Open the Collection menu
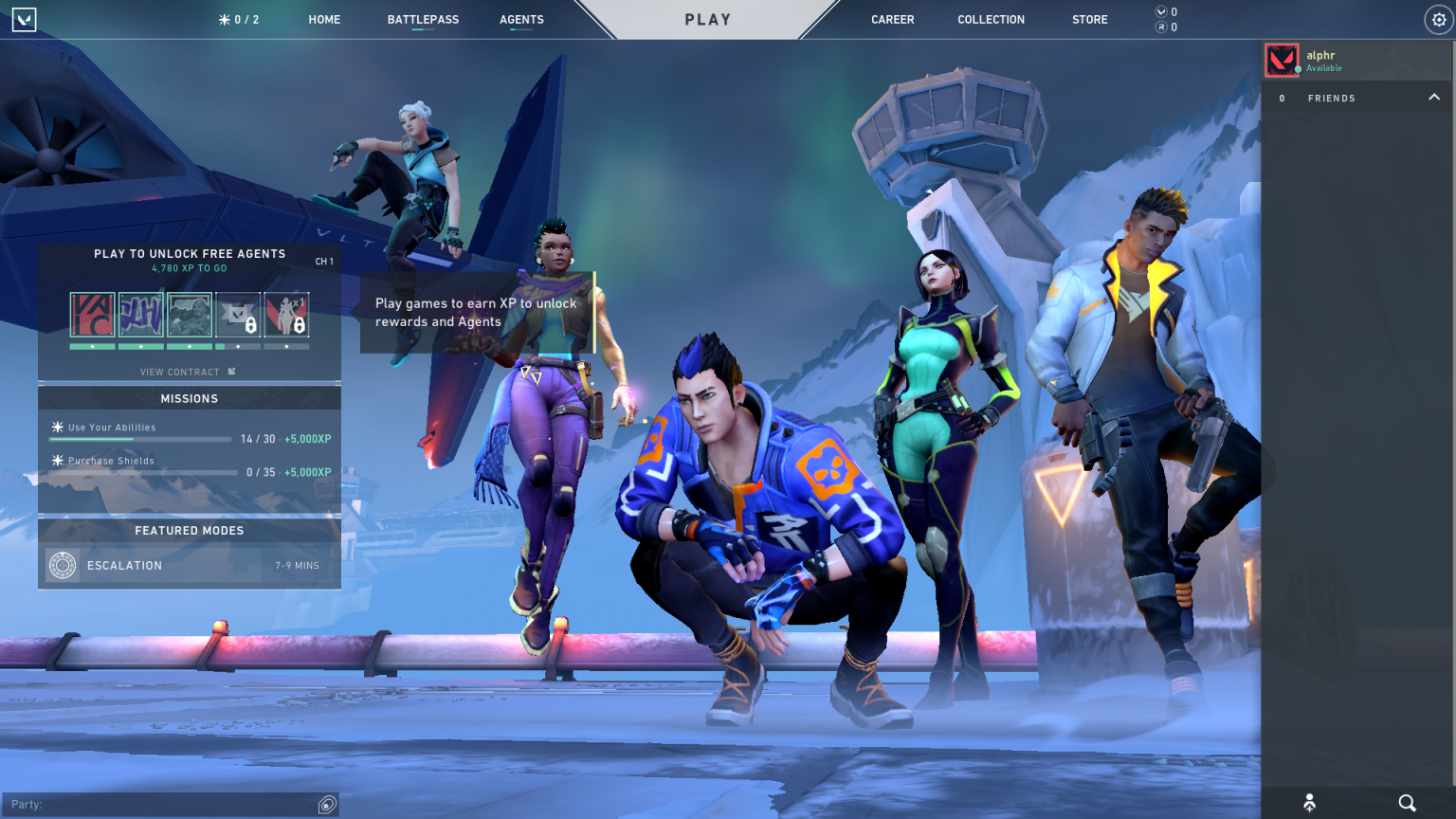The width and height of the screenshot is (1456, 819). pyautogui.click(x=991, y=19)
